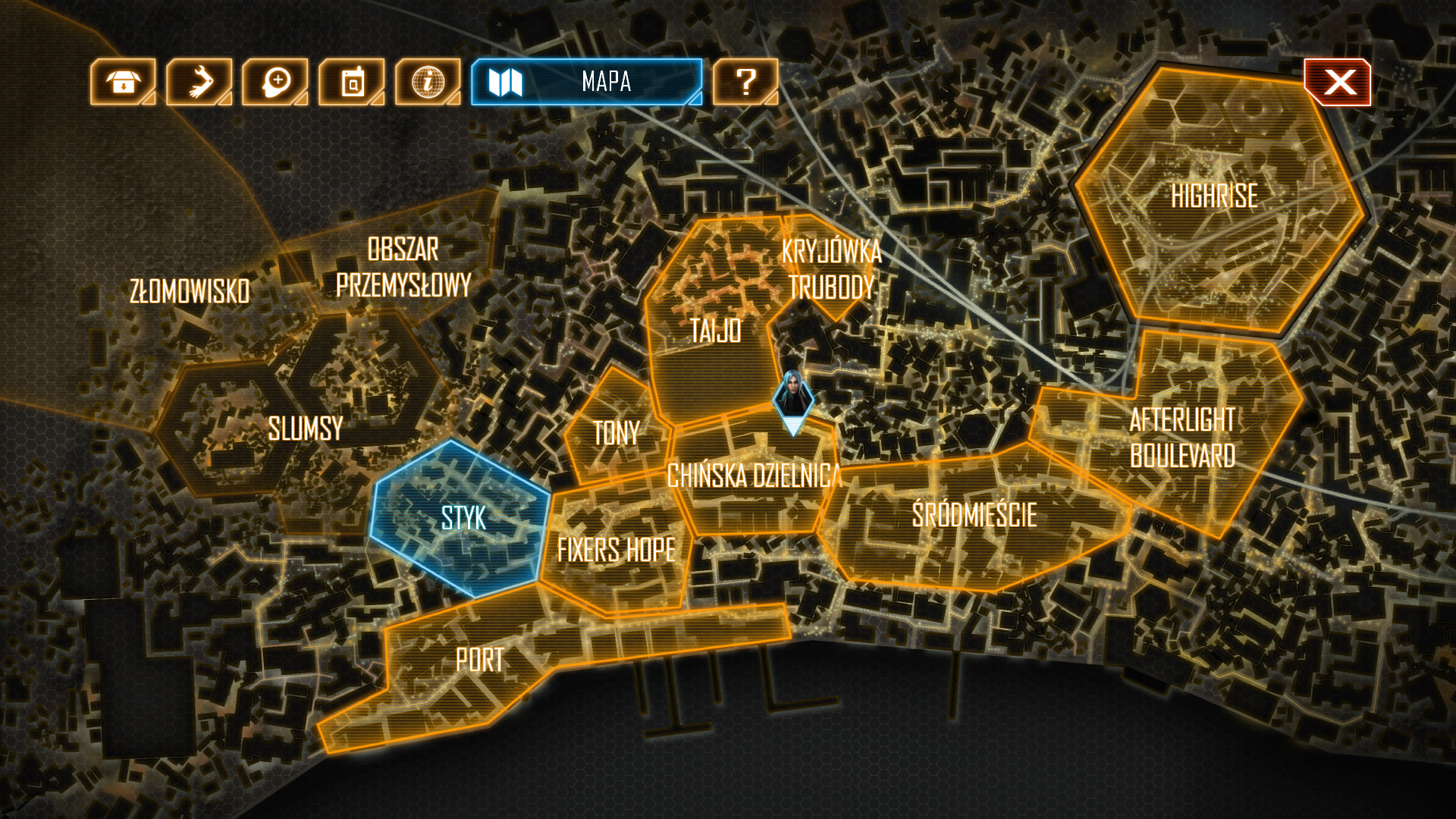
Task: Choose the Tony district hexagon
Action: pyautogui.click(x=616, y=434)
